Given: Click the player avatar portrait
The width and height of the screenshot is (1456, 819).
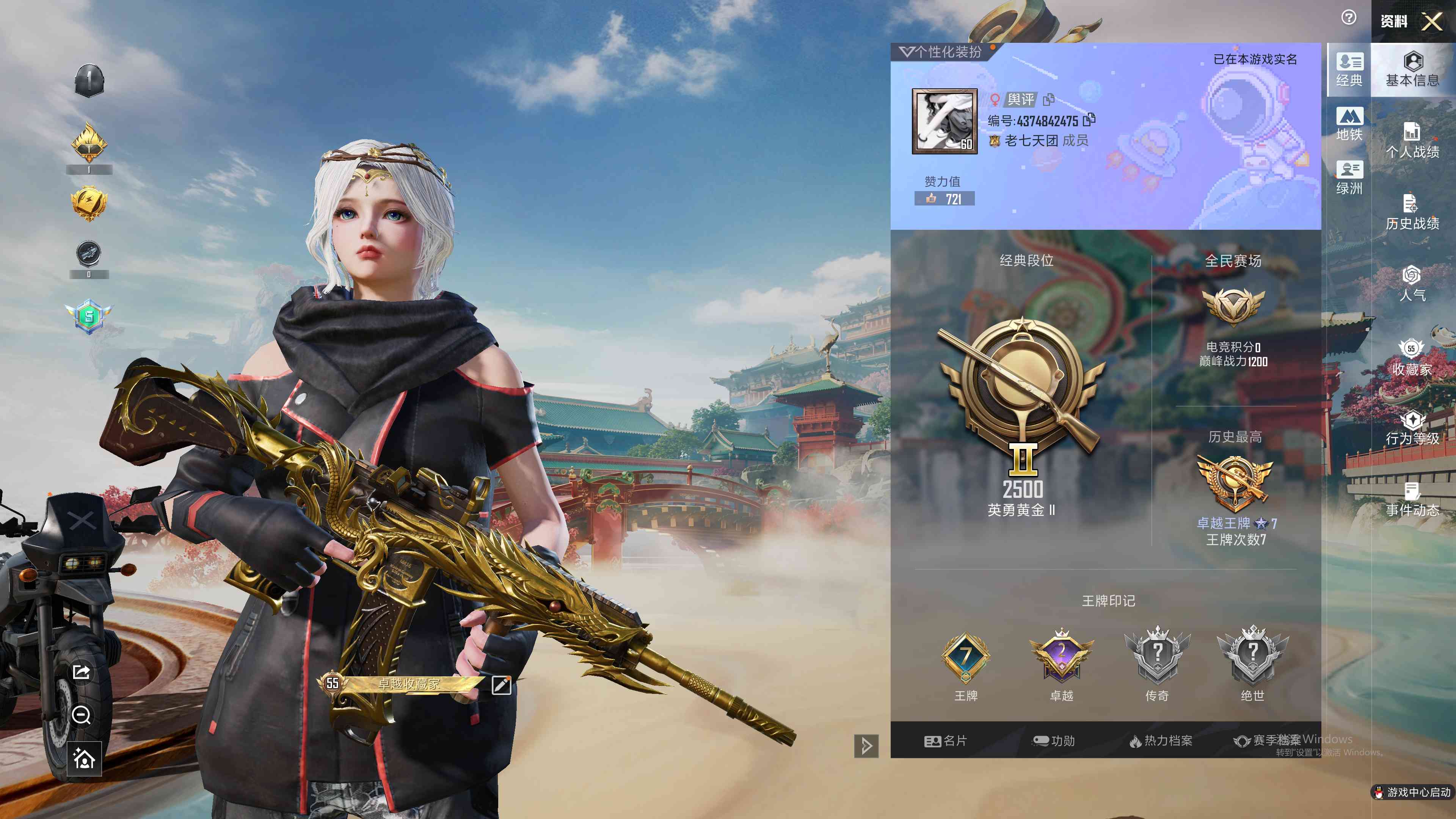Looking at the screenshot, I should (x=945, y=121).
